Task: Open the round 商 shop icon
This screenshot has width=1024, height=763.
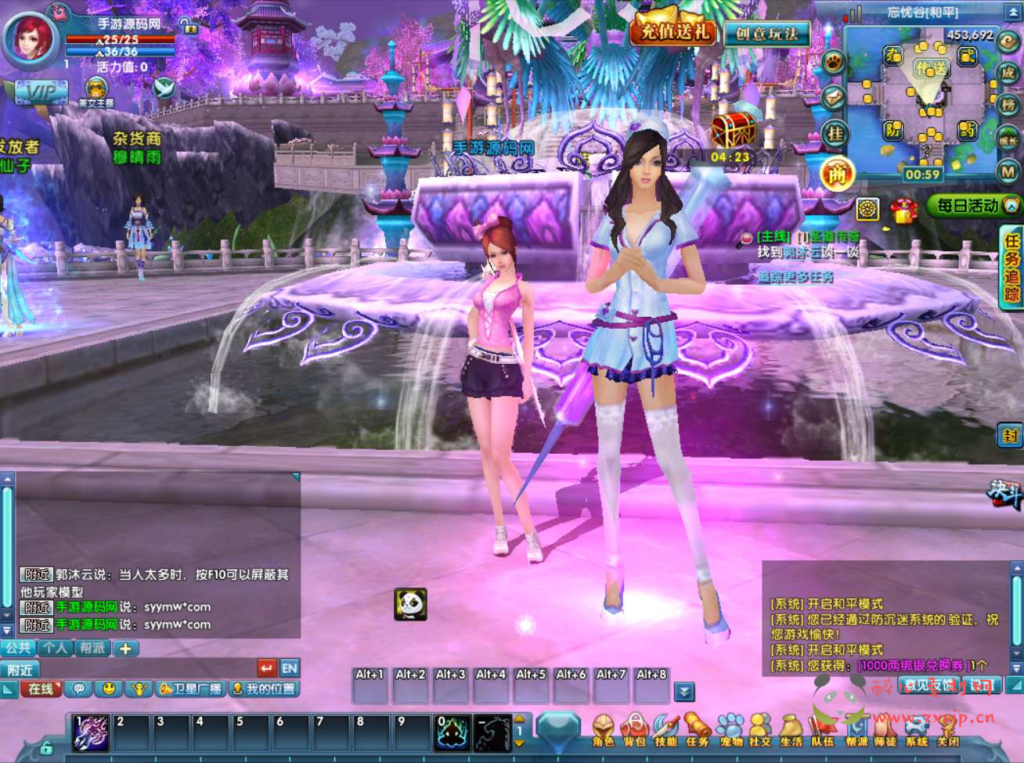Action: pyautogui.click(x=837, y=175)
